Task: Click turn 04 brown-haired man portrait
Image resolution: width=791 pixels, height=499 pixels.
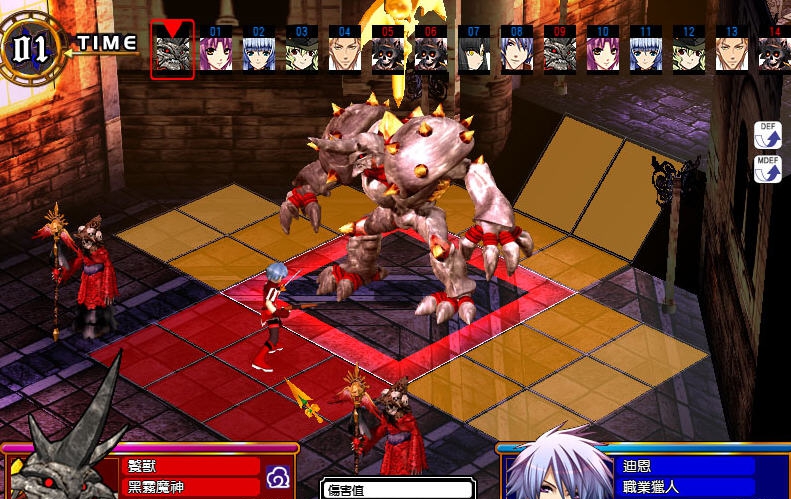Action: coord(345,52)
